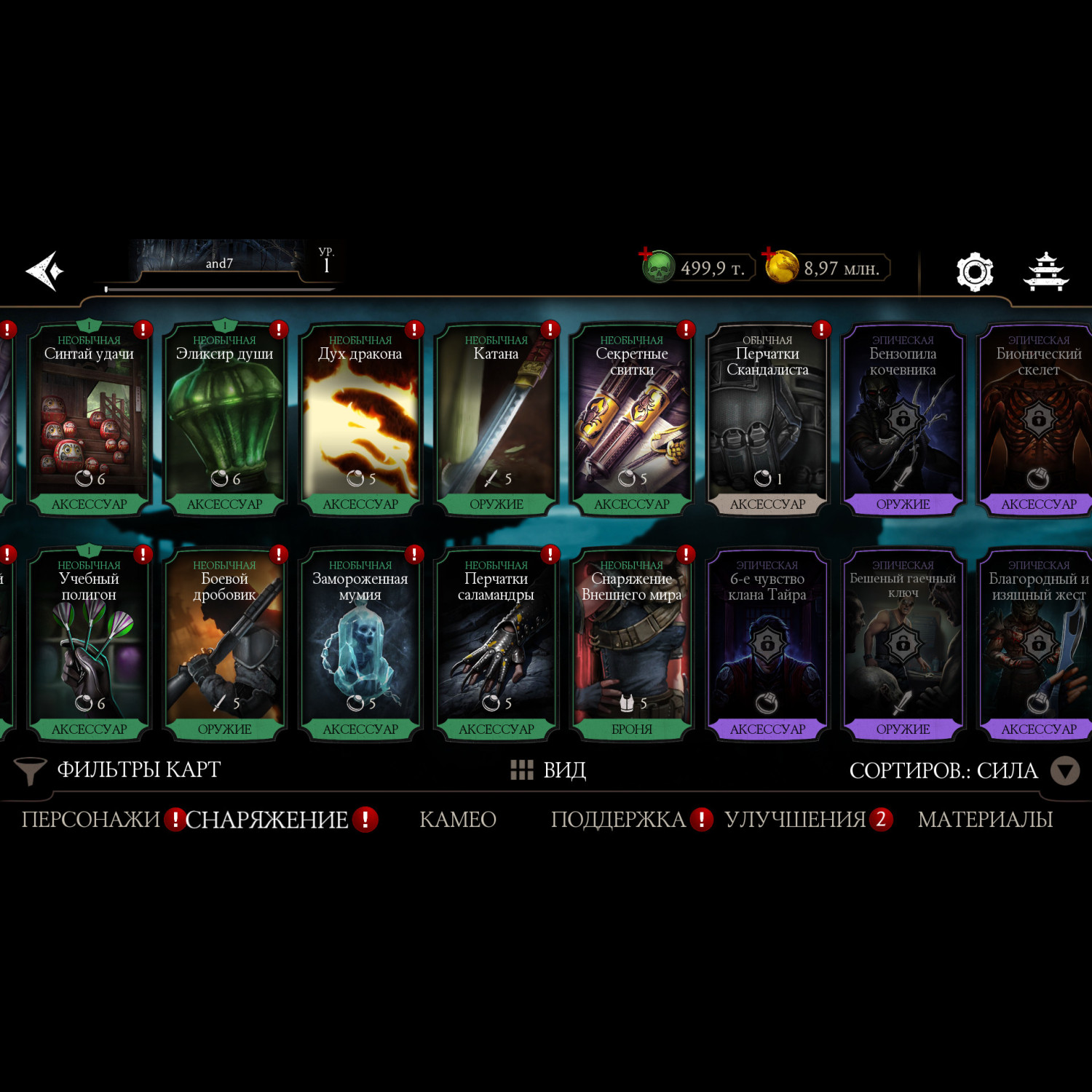Open the gear settings menu

pyautogui.click(x=974, y=272)
